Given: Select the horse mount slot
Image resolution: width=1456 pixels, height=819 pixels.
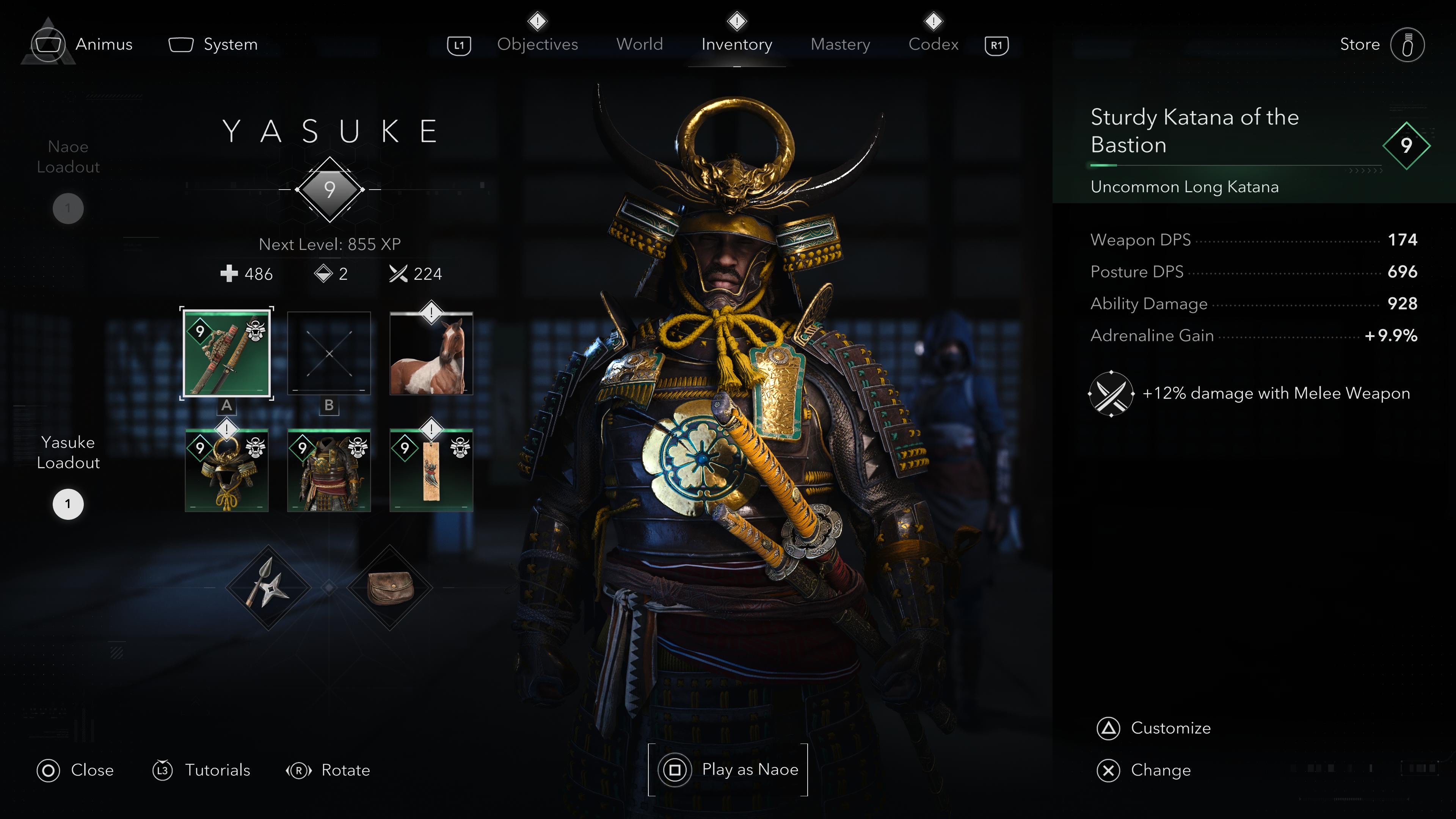Looking at the screenshot, I should tap(431, 353).
